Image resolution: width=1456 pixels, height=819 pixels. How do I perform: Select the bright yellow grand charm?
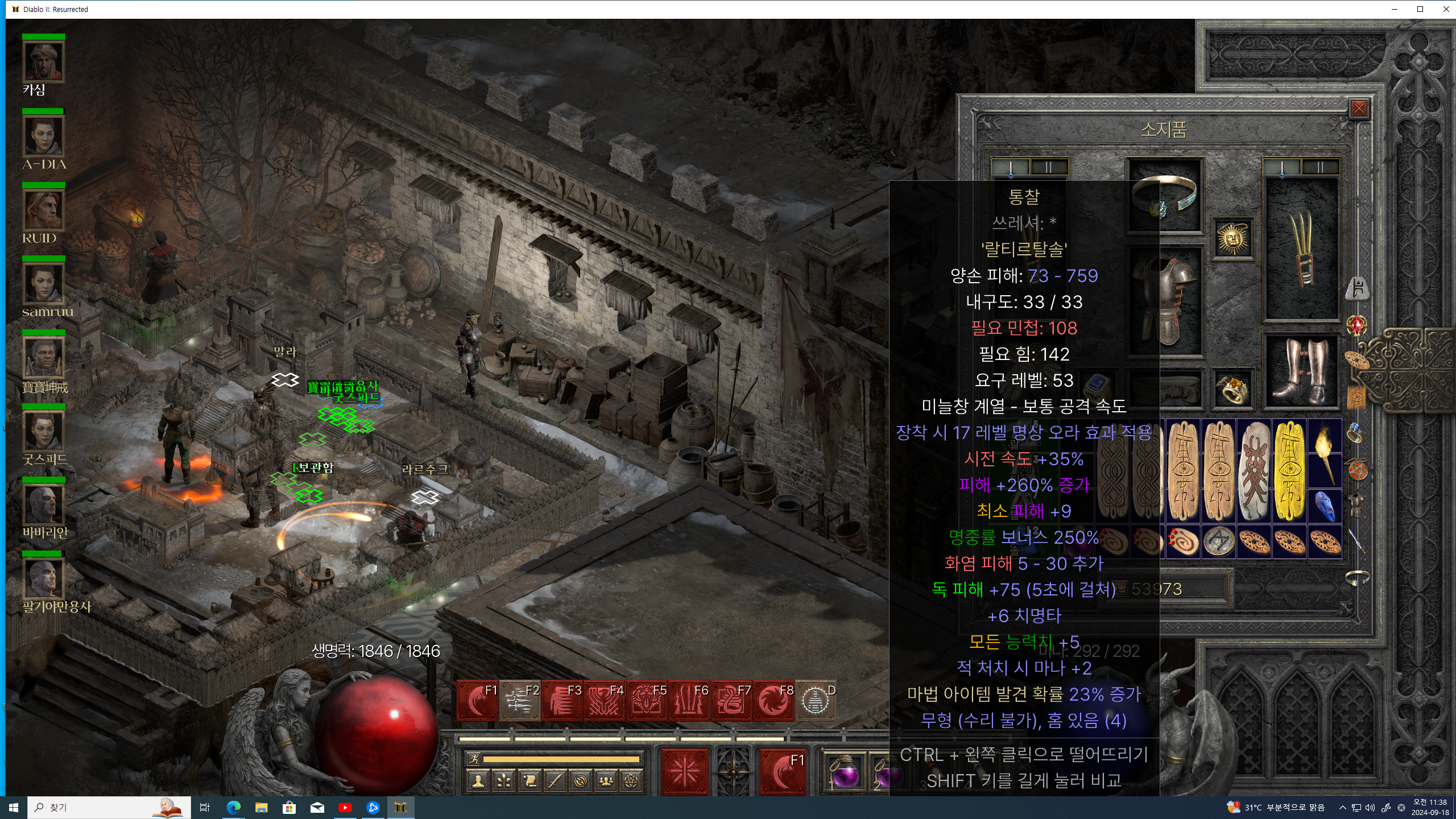click(x=1289, y=470)
